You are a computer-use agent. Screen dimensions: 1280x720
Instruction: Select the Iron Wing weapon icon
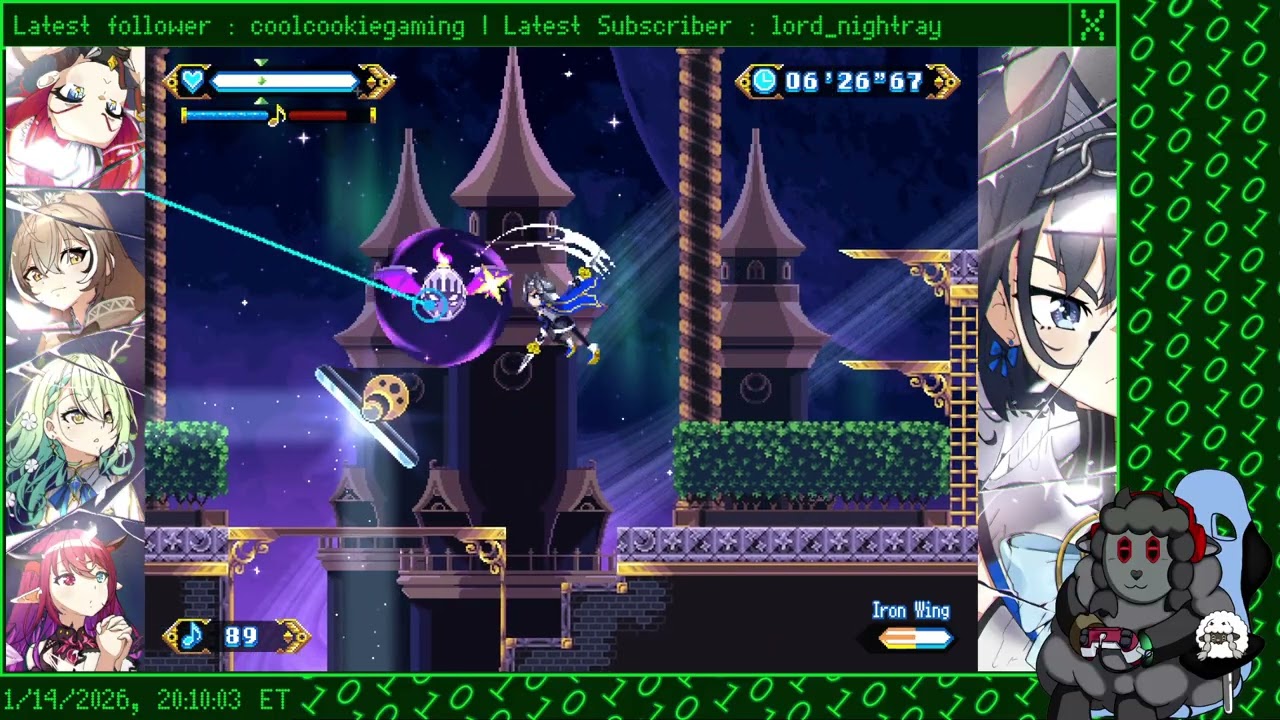point(914,638)
